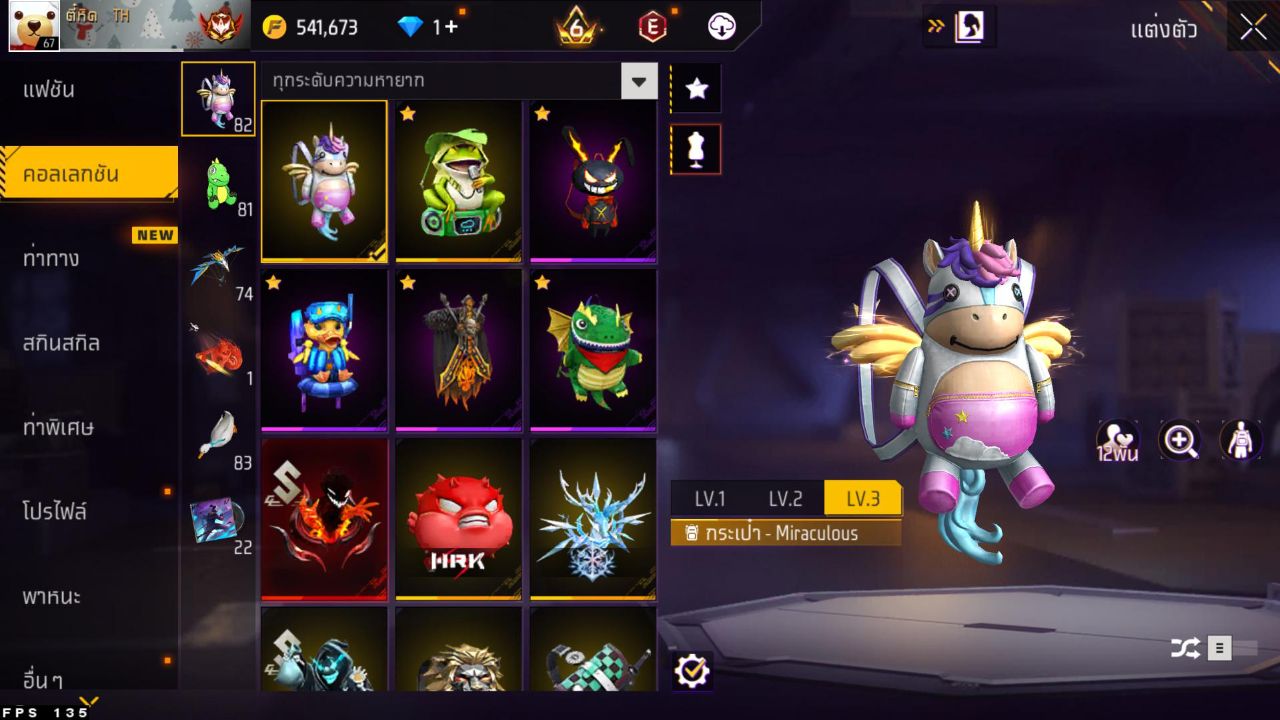Tap the gold coin balance display
This screenshot has height=720, width=1280.
click(x=311, y=27)
